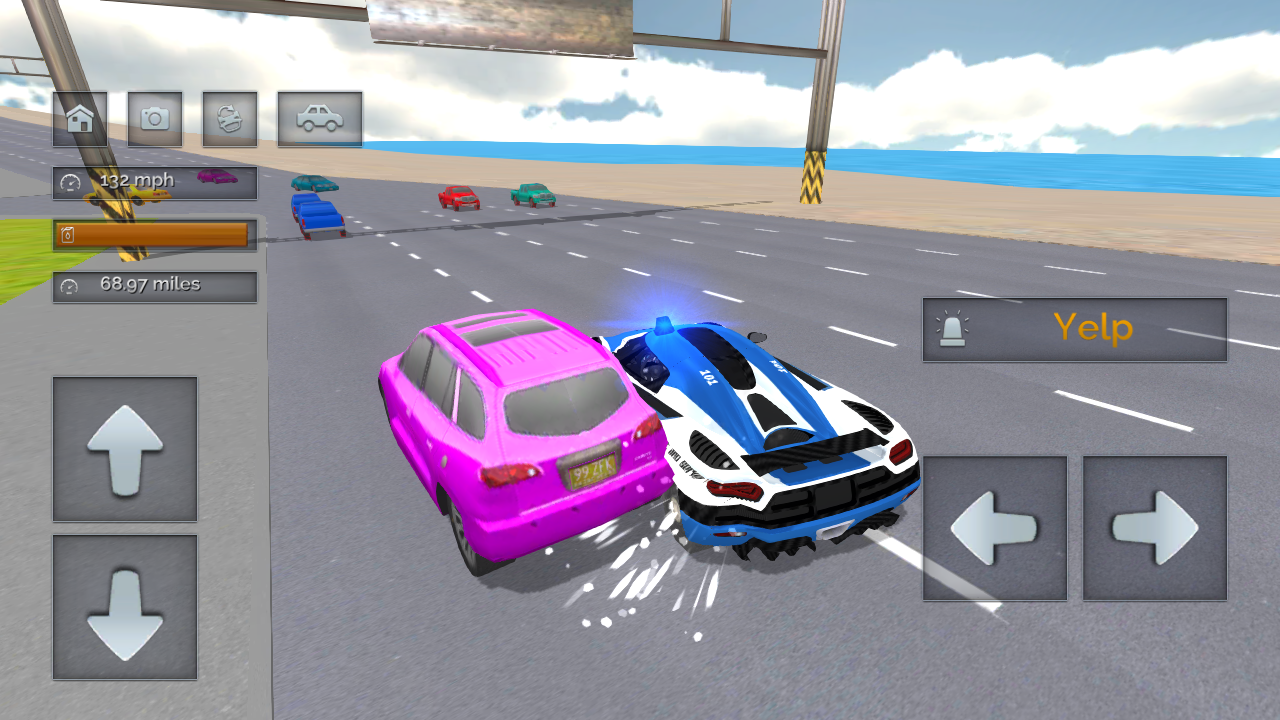Click the Yelp text label
The height and width of the screenshot is (720, 1280).
tap(1095, 329)
